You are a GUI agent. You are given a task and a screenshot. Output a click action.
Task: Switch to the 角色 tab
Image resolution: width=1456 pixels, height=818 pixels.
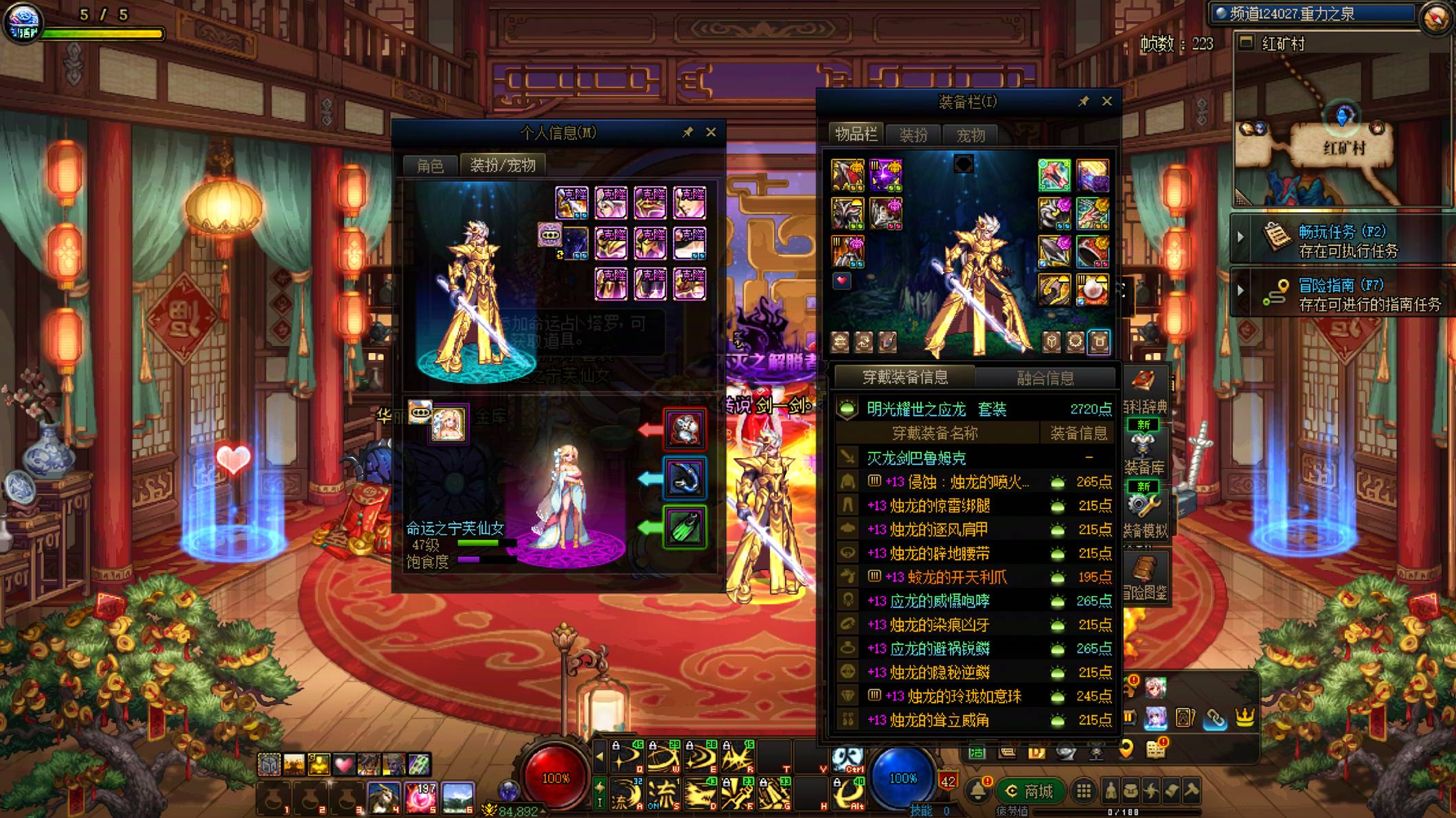430,166
